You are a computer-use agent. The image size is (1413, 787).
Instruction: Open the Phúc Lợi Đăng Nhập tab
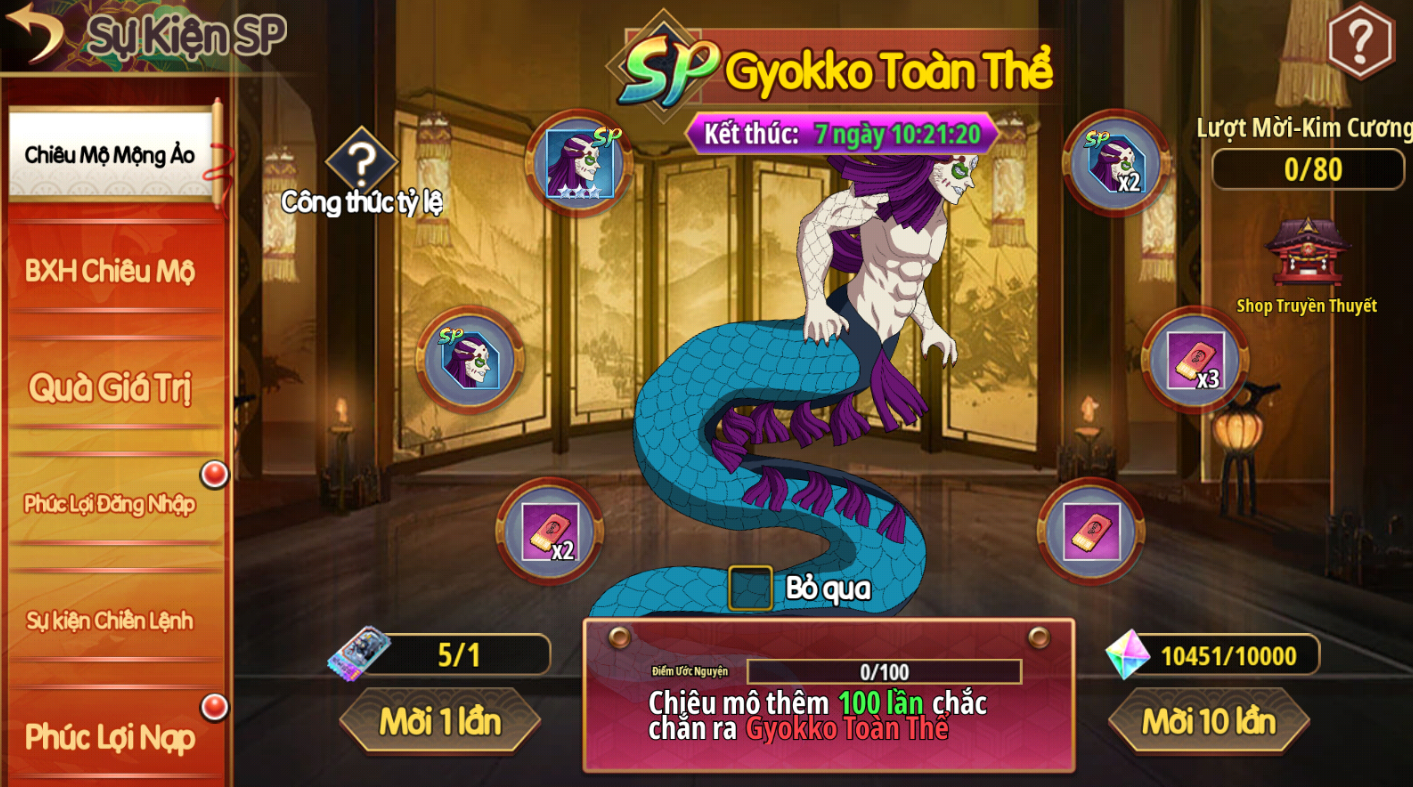(110, 503)
